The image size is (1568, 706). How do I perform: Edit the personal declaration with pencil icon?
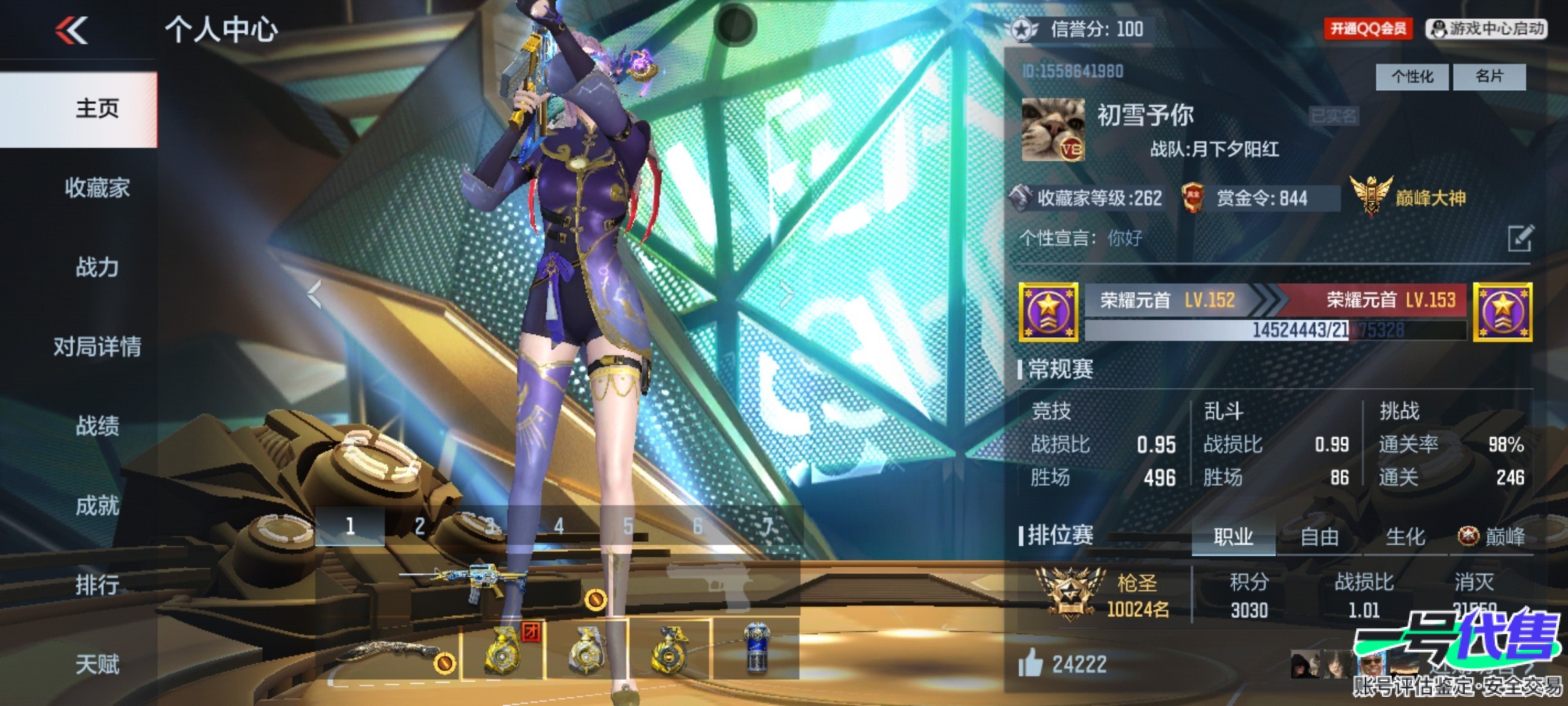pyautogui.click(x=1520, y=238)
